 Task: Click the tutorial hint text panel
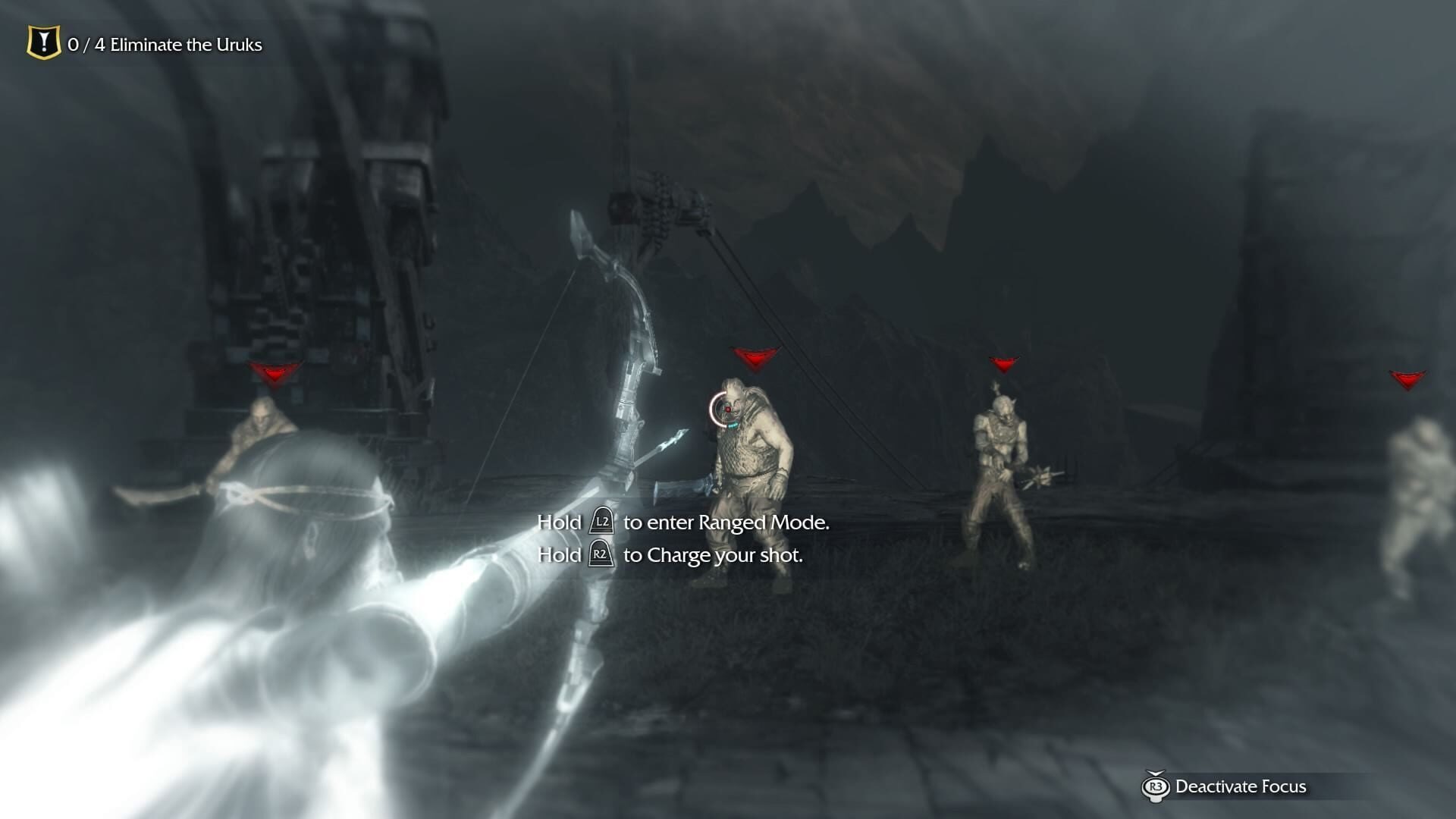click(x=682, y=538)
